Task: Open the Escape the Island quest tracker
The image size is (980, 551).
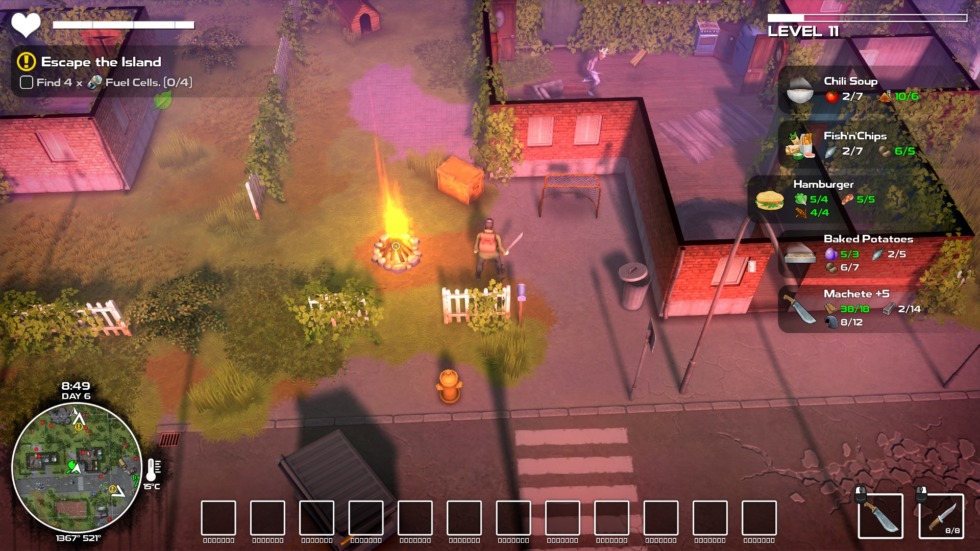Action: 100,62
